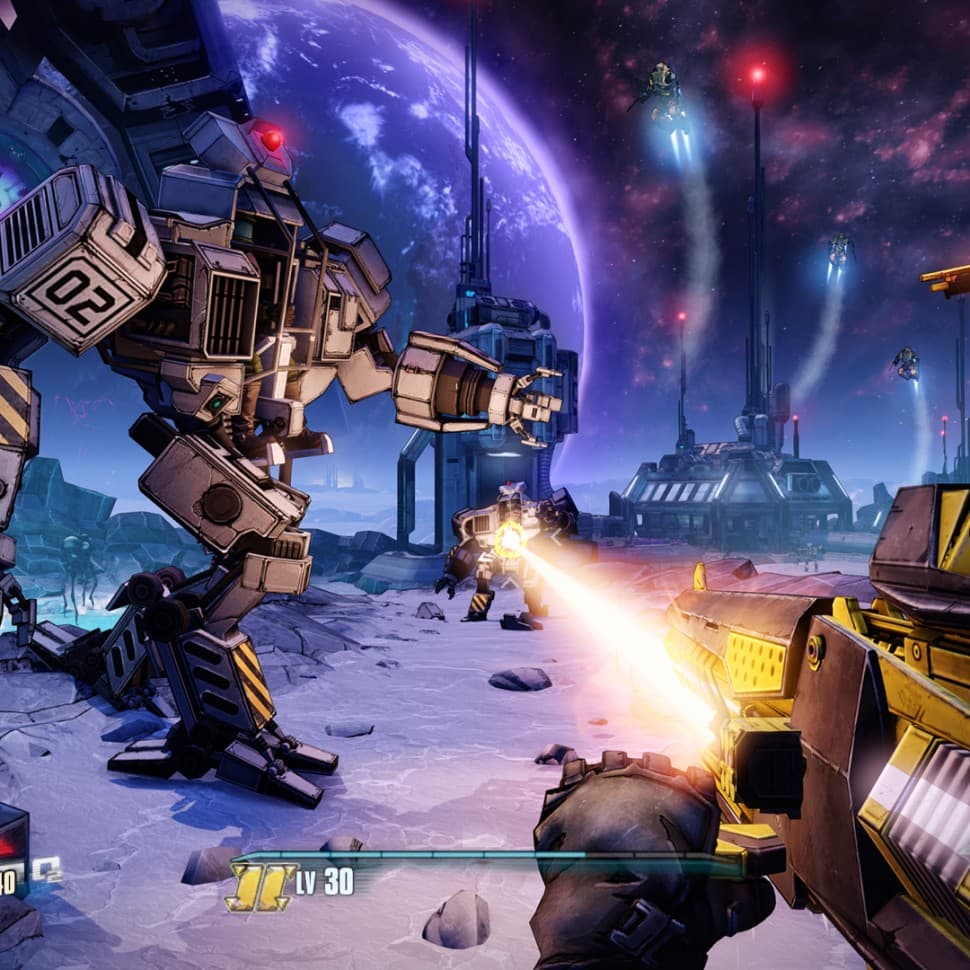Image resolution: width=970 pixels, height=970 pixels.
Task: Click the yellow class emblem beside LV 30
Action: (x=260, y=886)
